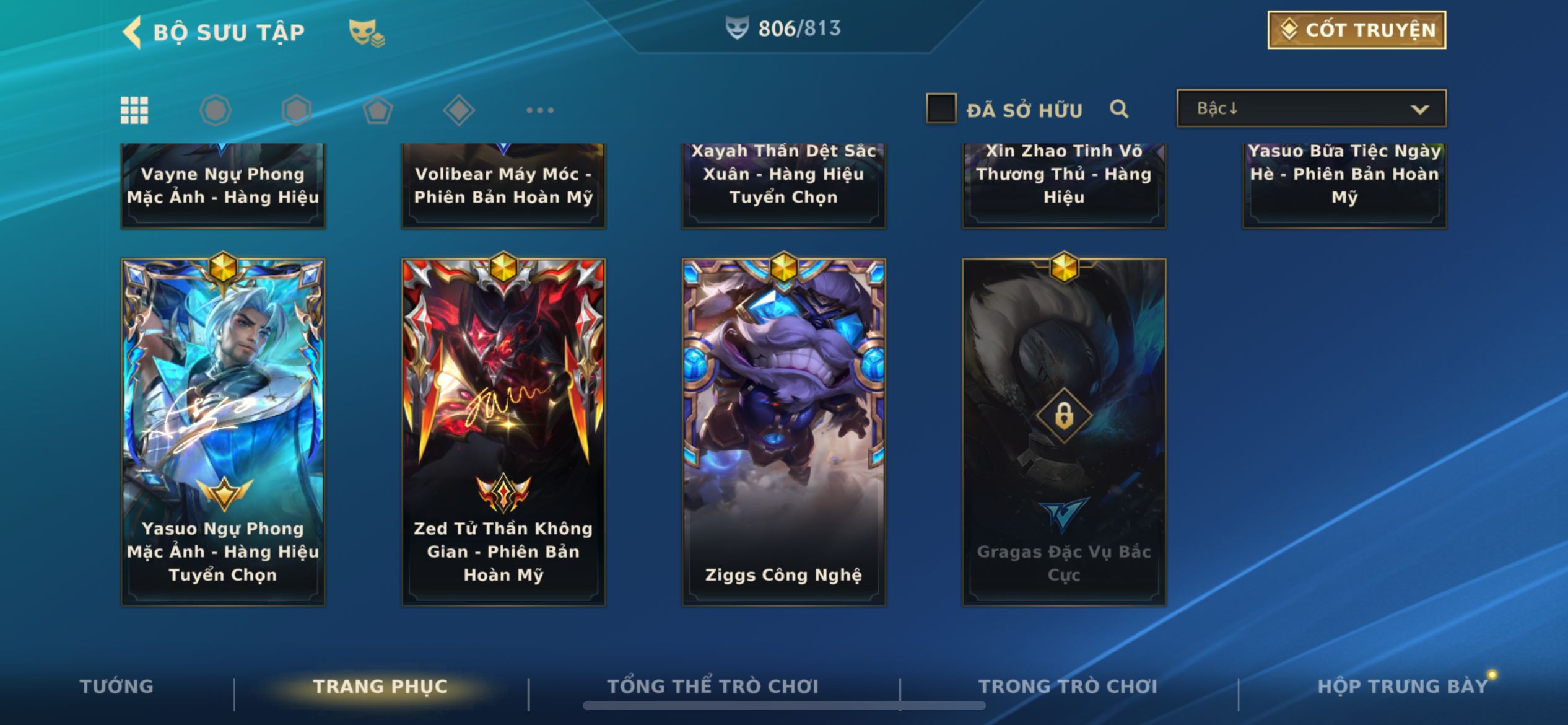The height and width of the screenshot is (725, 1568).
Task: Show more filters via three dots
Action: click(x=539, y=110)
